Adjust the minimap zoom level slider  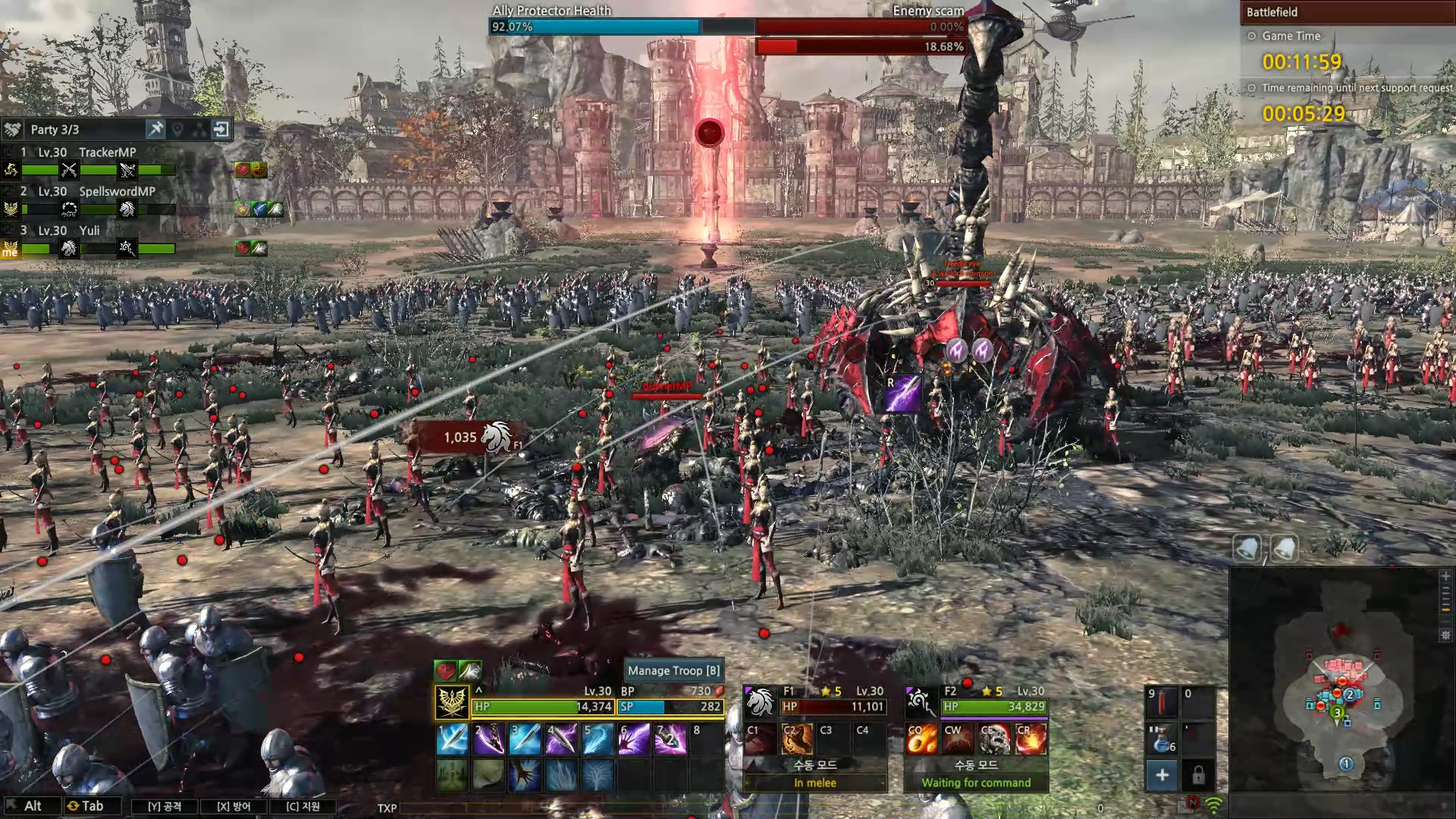pyautogui.click(x=1445, y=610)
